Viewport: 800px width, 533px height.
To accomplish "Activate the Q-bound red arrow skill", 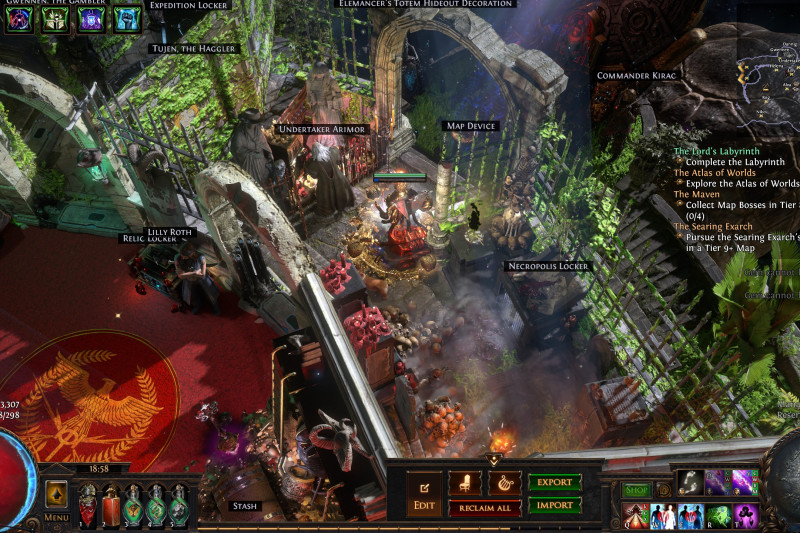I will pyautogui.click(x=635, y=516).
